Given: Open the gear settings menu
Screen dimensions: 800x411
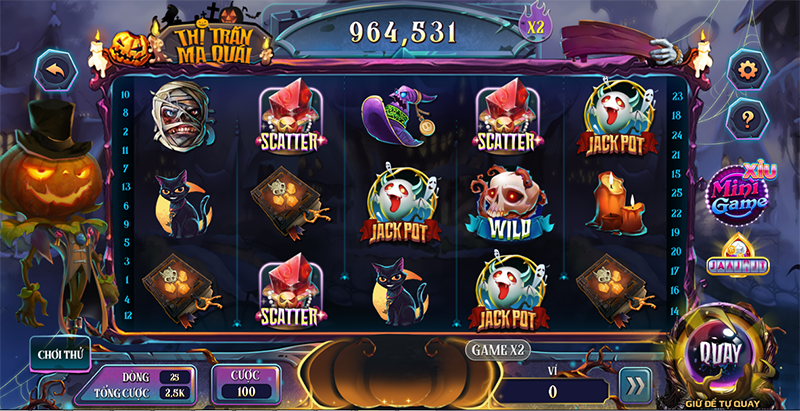Looking at the screenshot, I should 744,70.
